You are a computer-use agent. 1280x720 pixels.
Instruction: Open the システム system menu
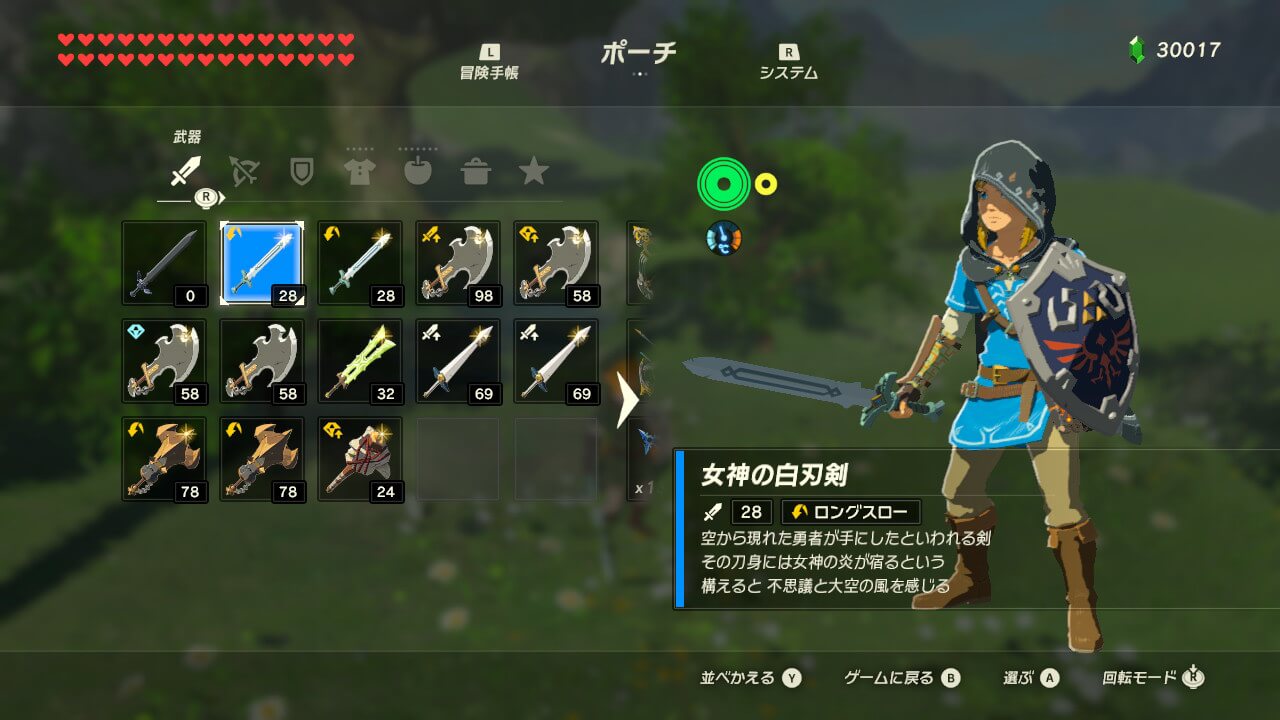pyautogui.click(x=788, y=63)
